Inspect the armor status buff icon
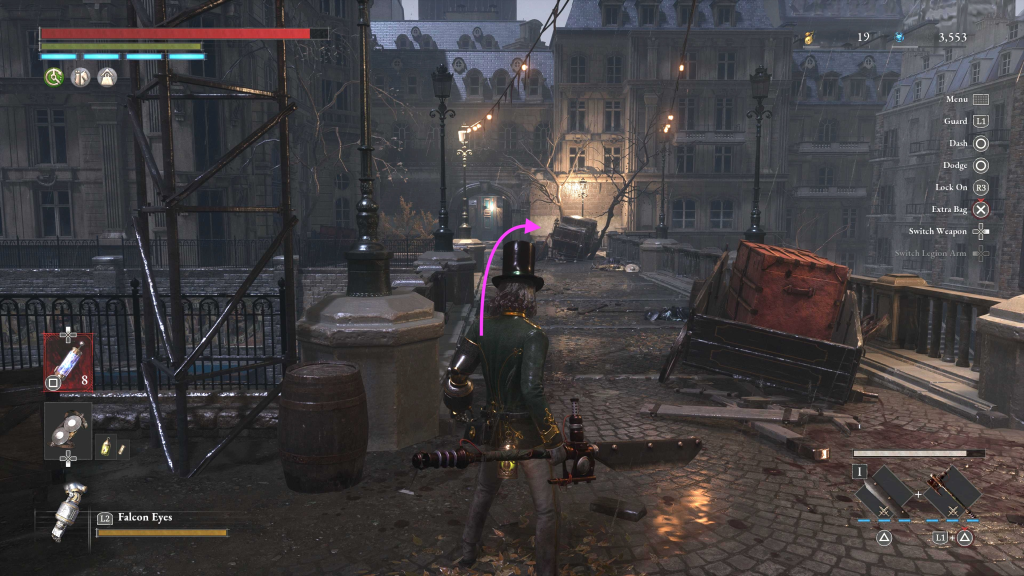1024x576 pixels. 80,77
